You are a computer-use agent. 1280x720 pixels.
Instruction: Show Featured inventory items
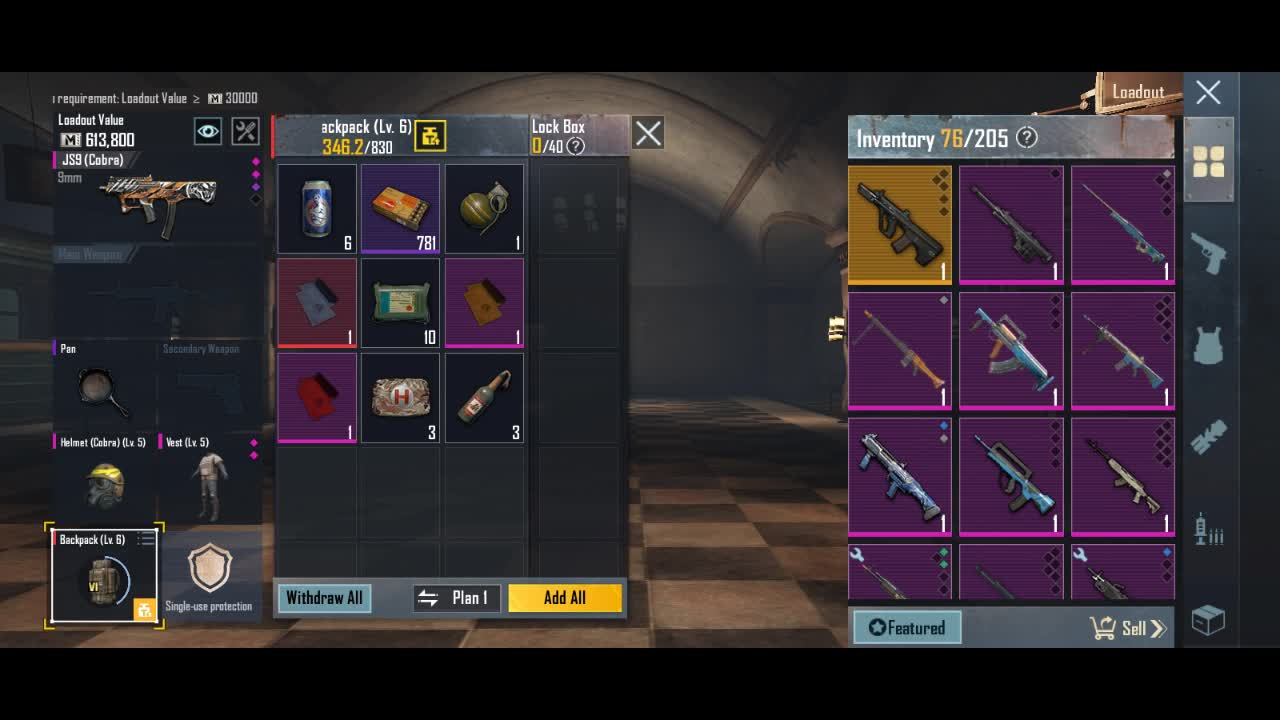907,628
